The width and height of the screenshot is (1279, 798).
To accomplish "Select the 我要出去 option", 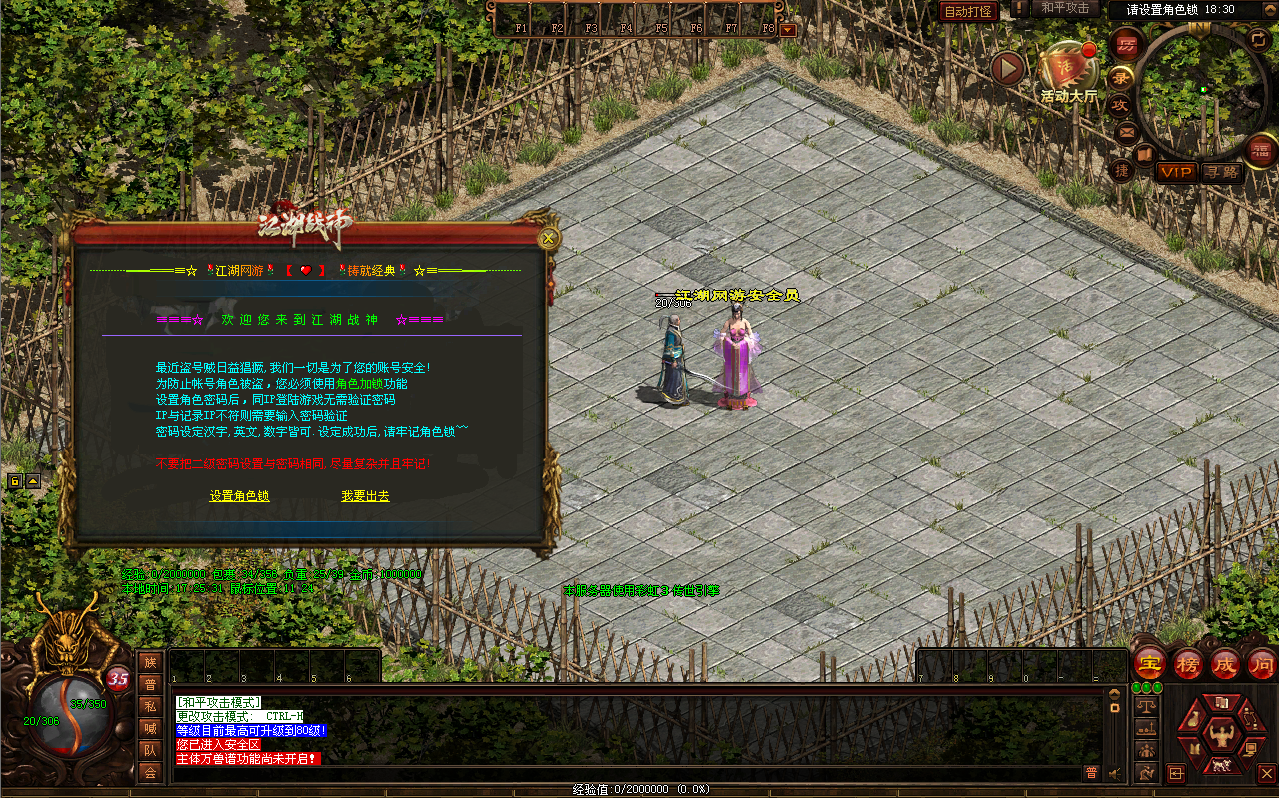I will 365,496.
